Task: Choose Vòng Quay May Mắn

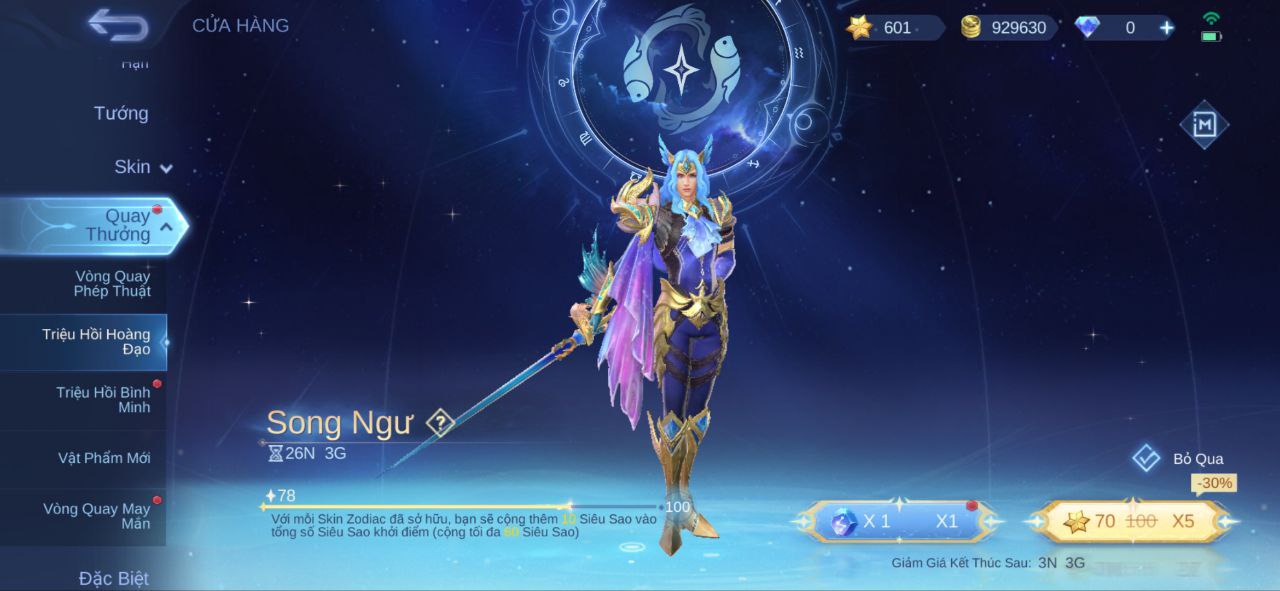Action: 96,516
